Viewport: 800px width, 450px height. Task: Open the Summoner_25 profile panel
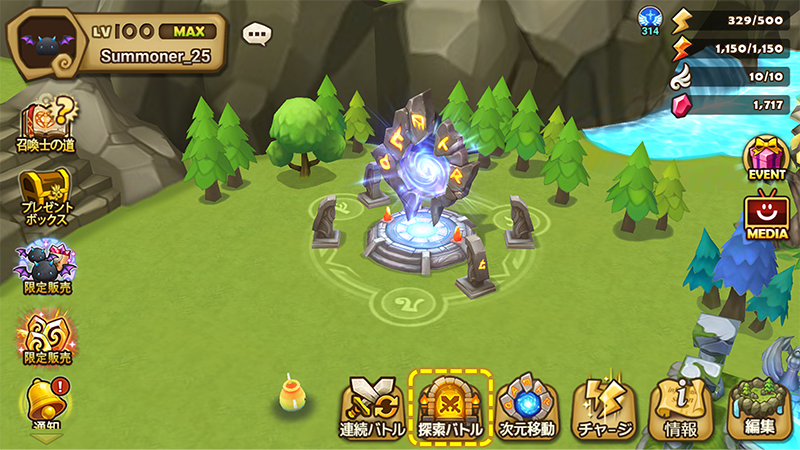[x=115, y=43]
